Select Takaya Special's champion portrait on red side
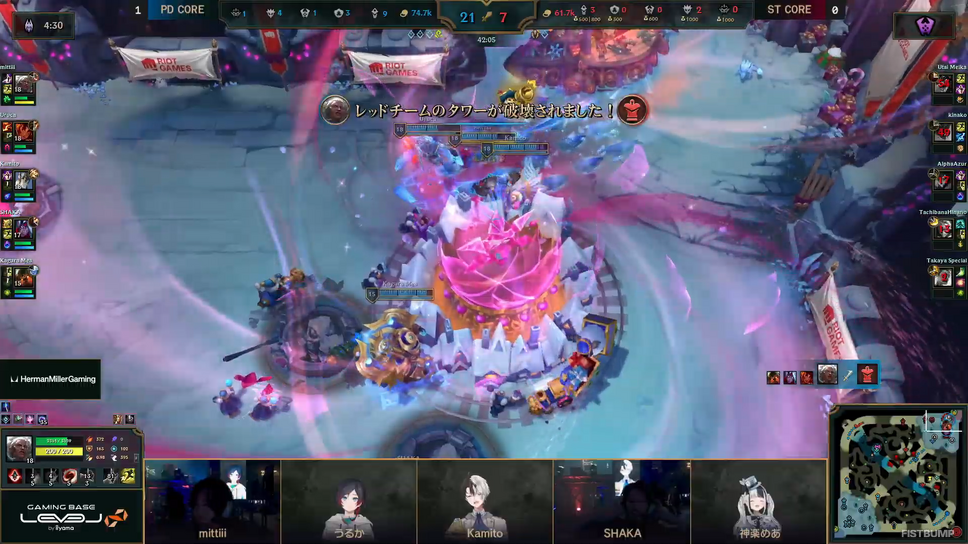 943,279
